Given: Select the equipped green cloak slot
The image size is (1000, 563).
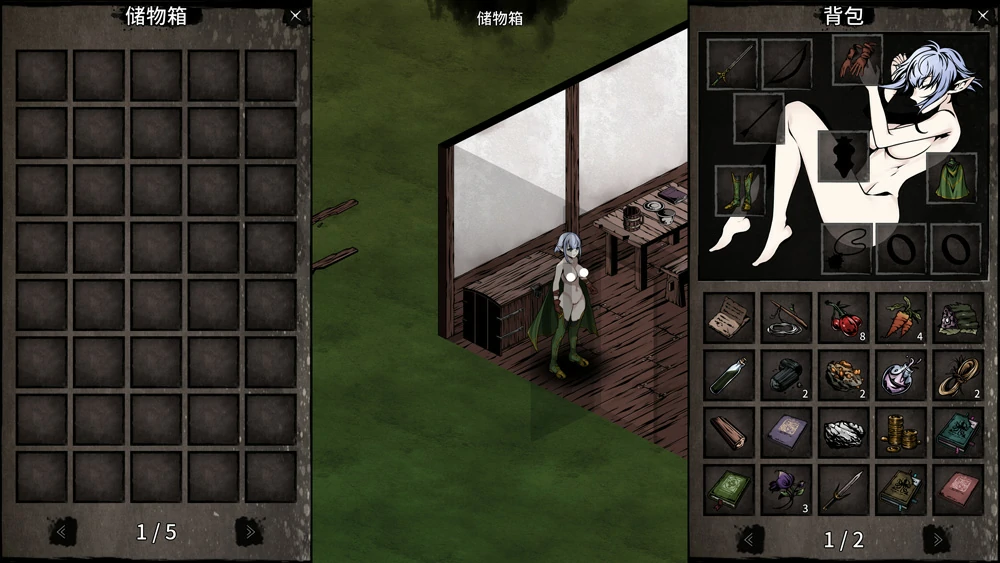Looking at the screenshot, I should (x=951, y=178).
